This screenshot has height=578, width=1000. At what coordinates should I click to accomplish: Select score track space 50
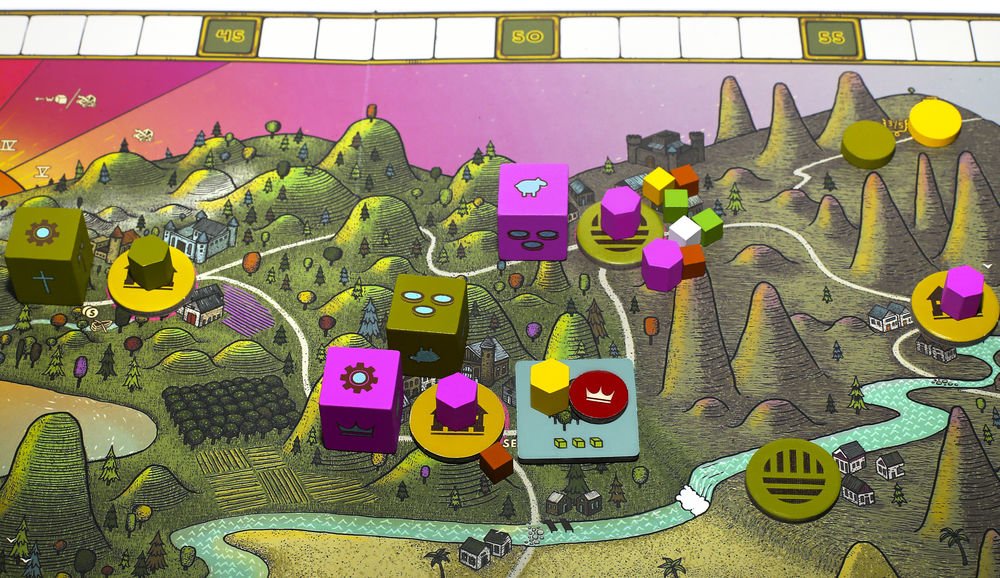point(527,38)
